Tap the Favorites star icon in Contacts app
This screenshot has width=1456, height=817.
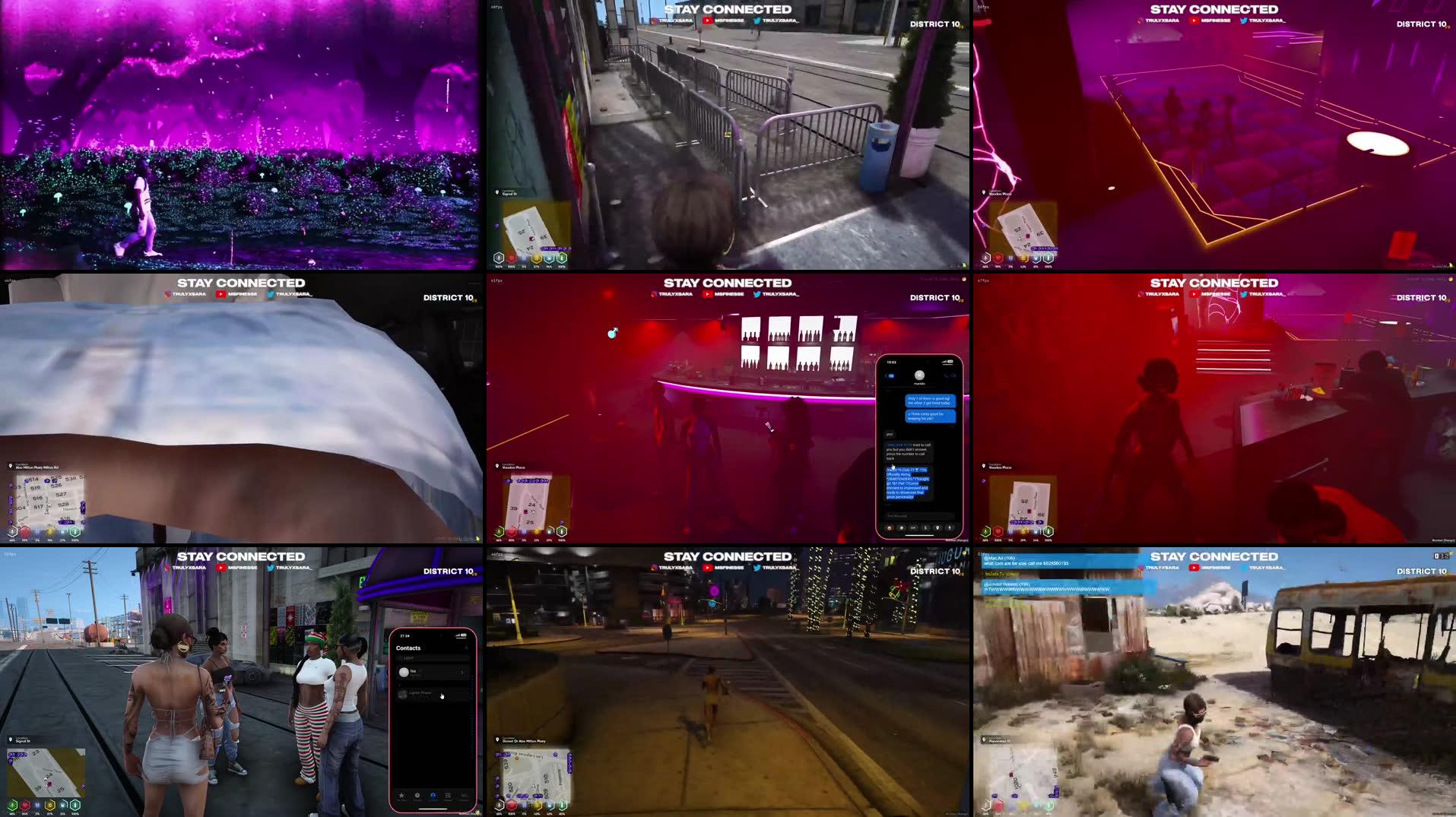tap(402, 796)
